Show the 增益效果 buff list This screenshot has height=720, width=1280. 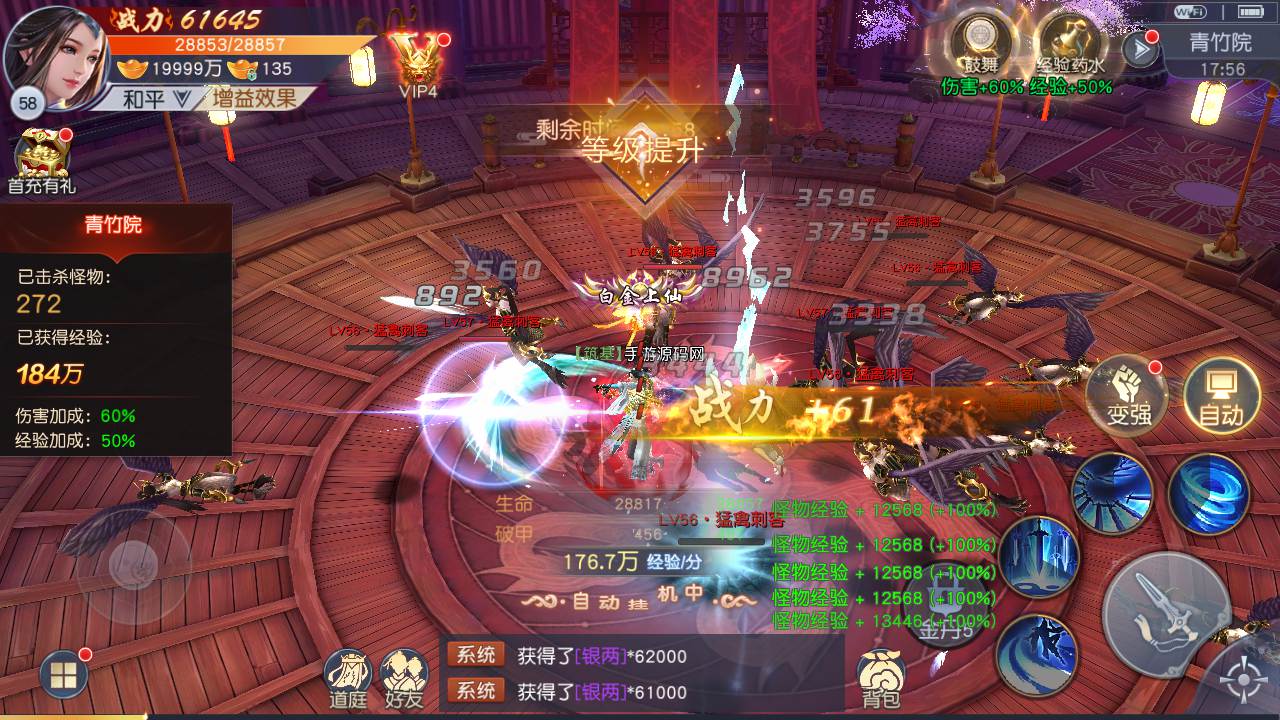click(x=253, y=98)
